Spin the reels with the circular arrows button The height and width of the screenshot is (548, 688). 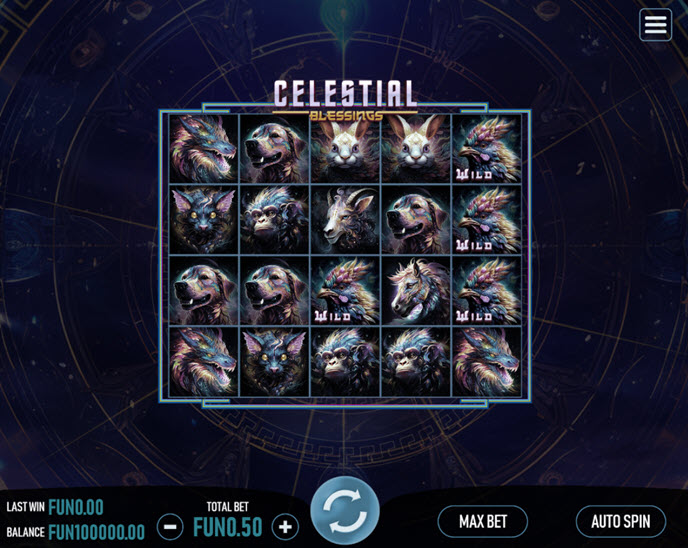(345, 511)
